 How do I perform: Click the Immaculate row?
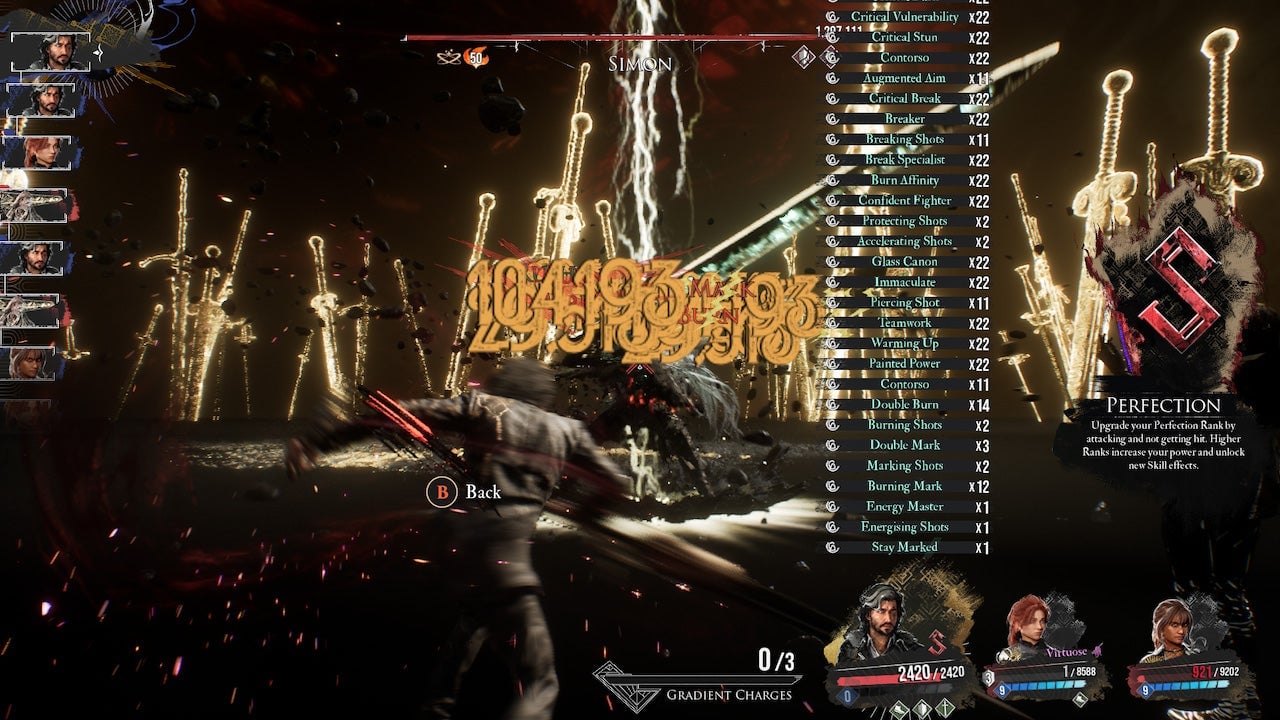tap(904, 282)
